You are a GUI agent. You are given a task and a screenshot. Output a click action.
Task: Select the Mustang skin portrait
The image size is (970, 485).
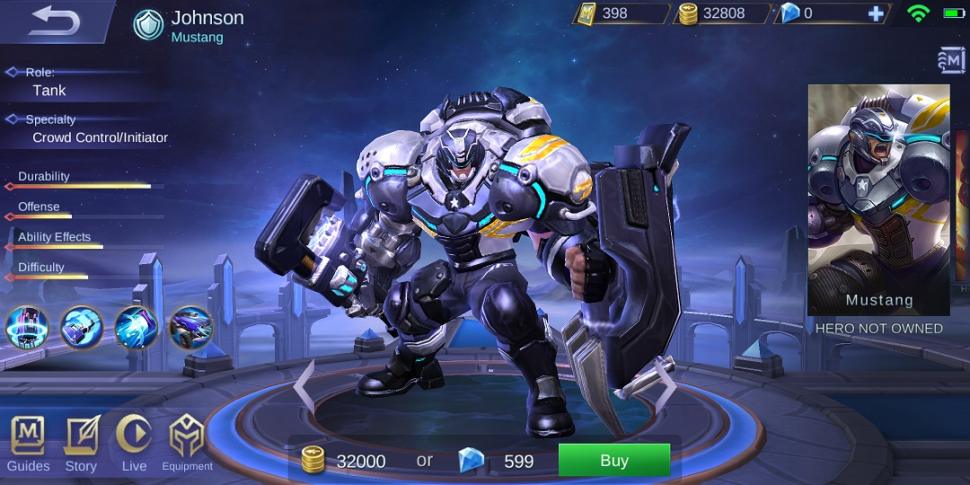coord(878,199)
